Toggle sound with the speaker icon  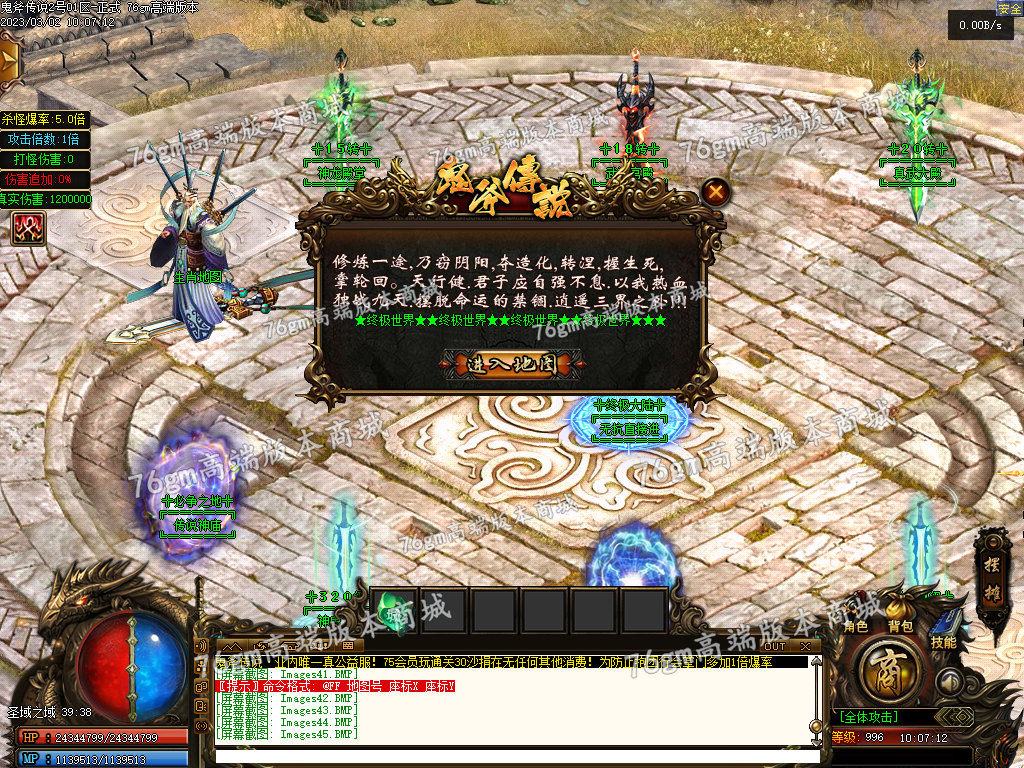[949, 682]
